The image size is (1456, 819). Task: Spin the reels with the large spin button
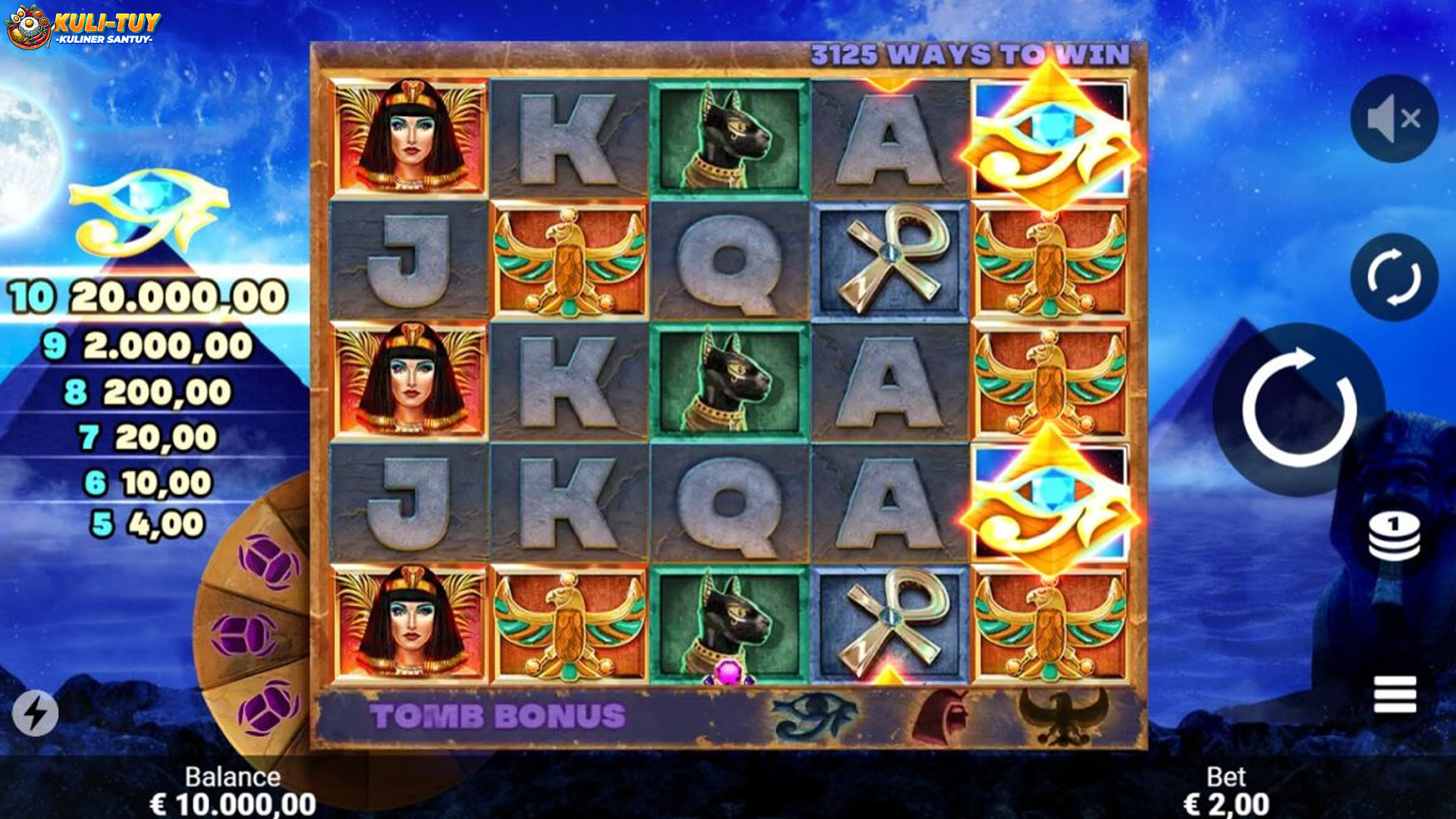[1299, 409]
